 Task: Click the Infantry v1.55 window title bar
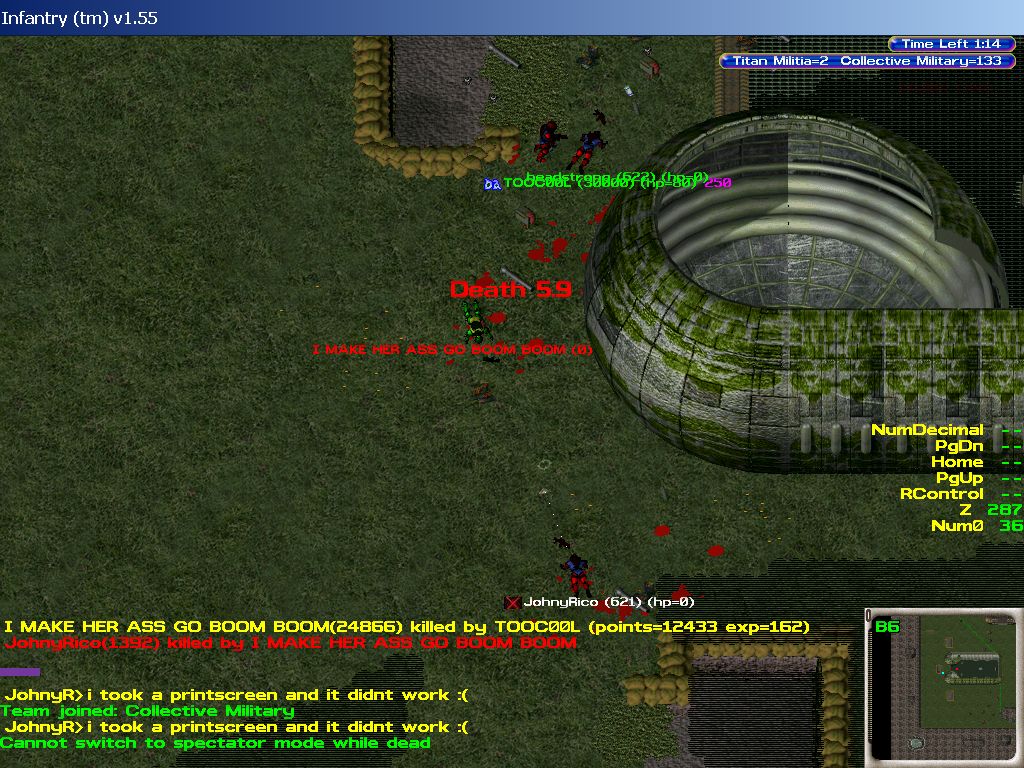coord(512,17)
